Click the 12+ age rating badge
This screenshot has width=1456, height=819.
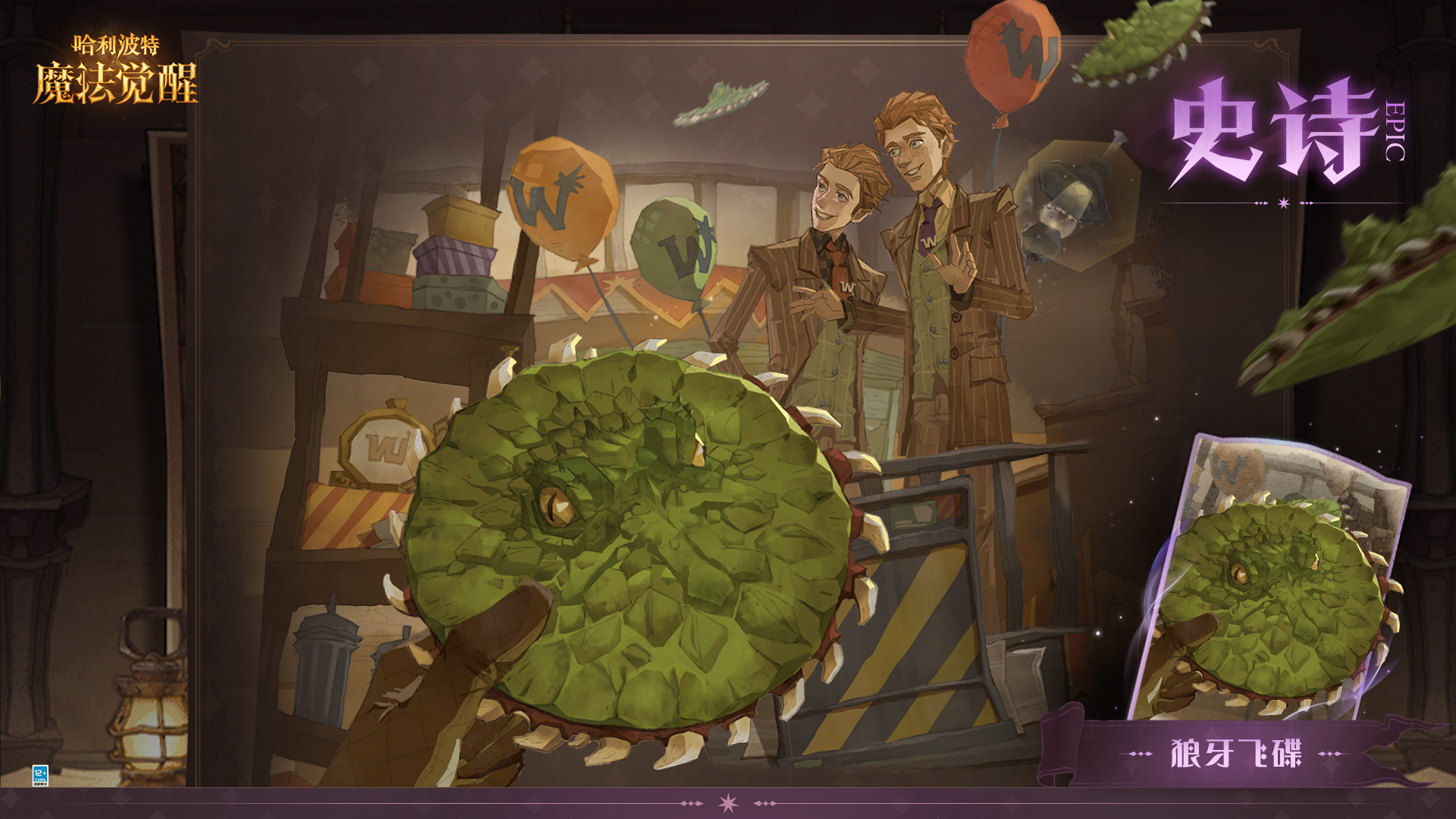click(x=40, y=776)
